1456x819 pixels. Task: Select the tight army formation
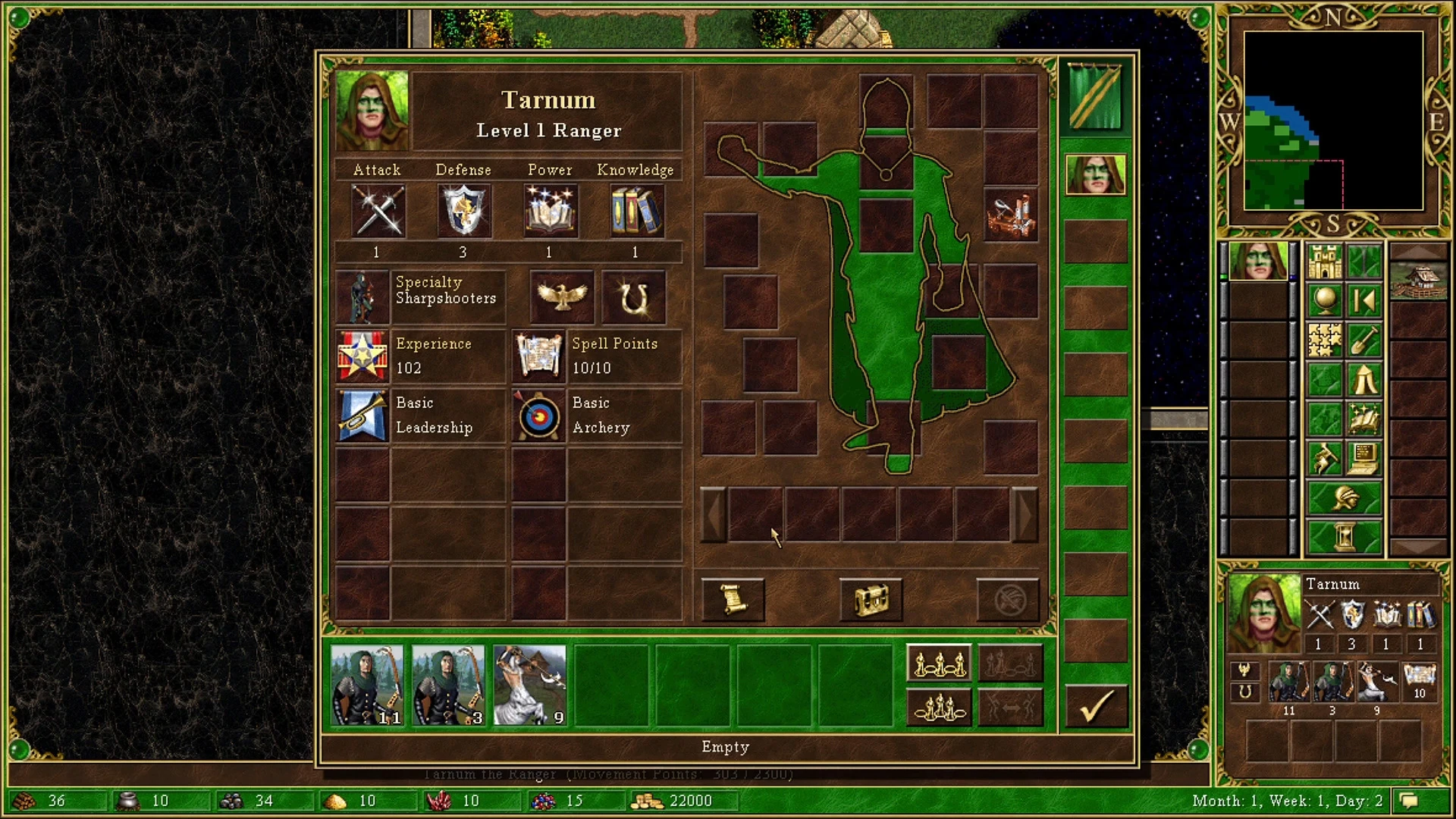point(940,707)
